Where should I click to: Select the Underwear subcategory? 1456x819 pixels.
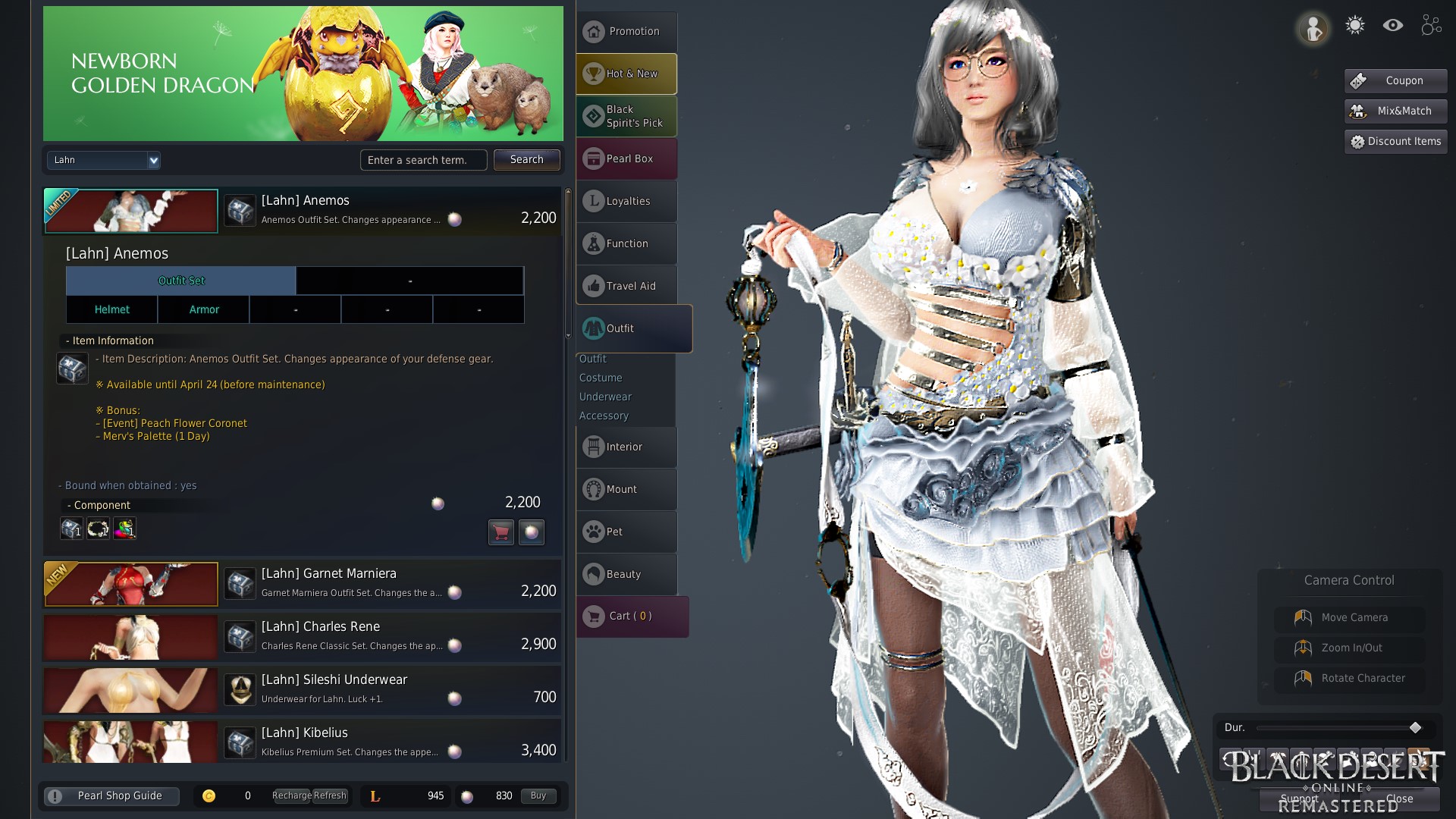coord(605,397)
